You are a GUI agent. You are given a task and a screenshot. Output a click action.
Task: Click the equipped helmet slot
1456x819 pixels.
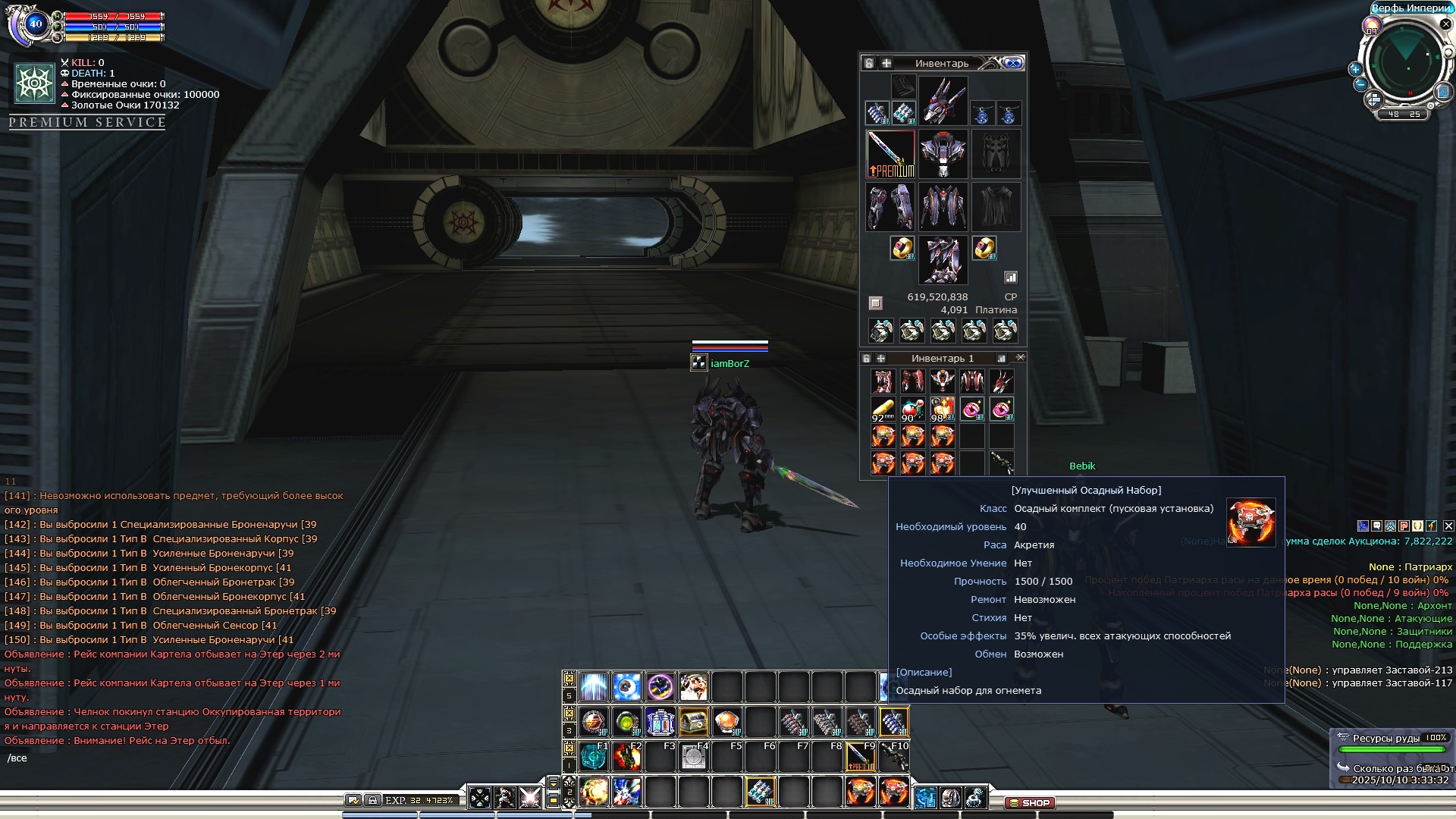pos(943,101)
